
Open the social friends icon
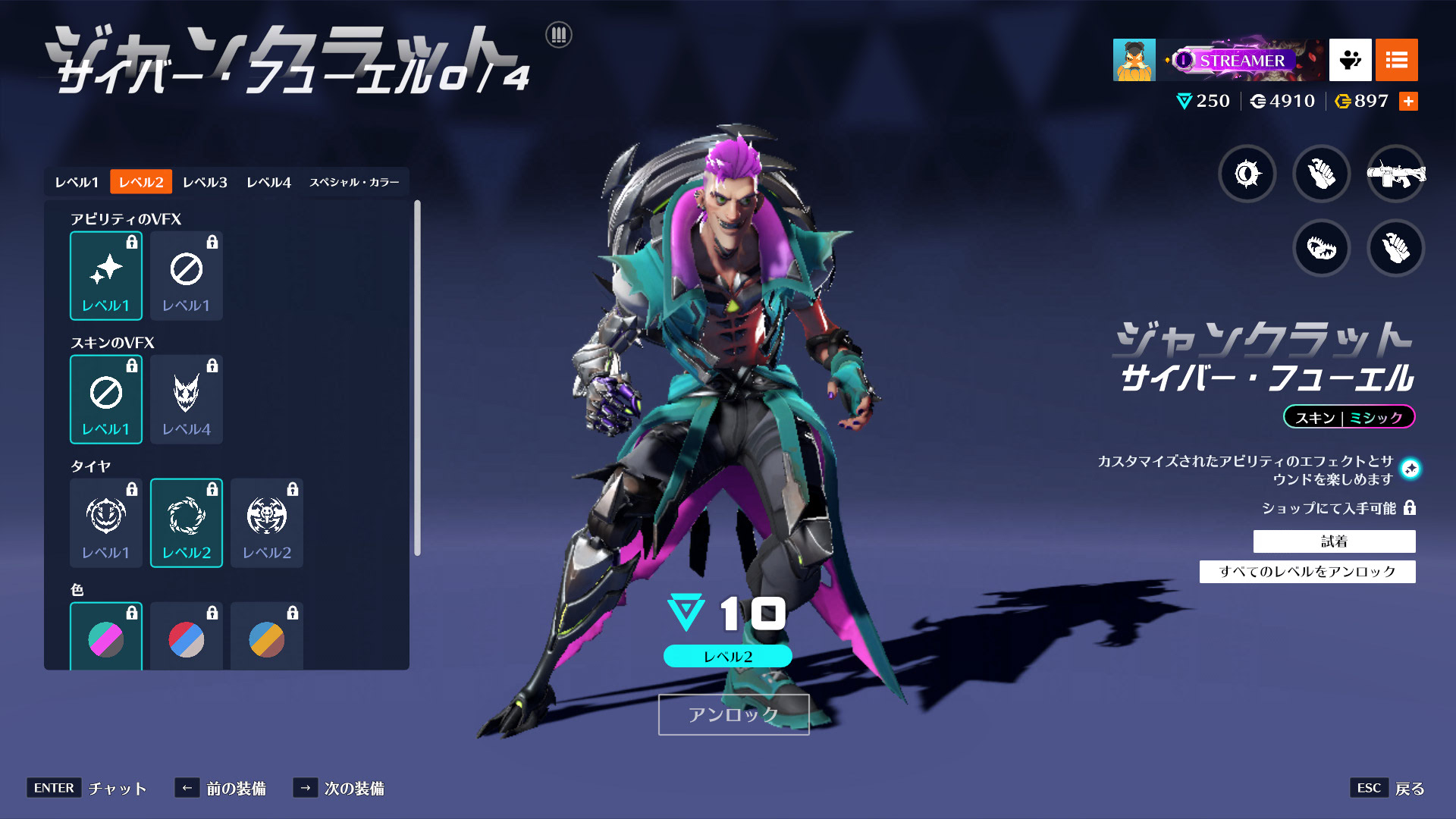[1350, 60]
